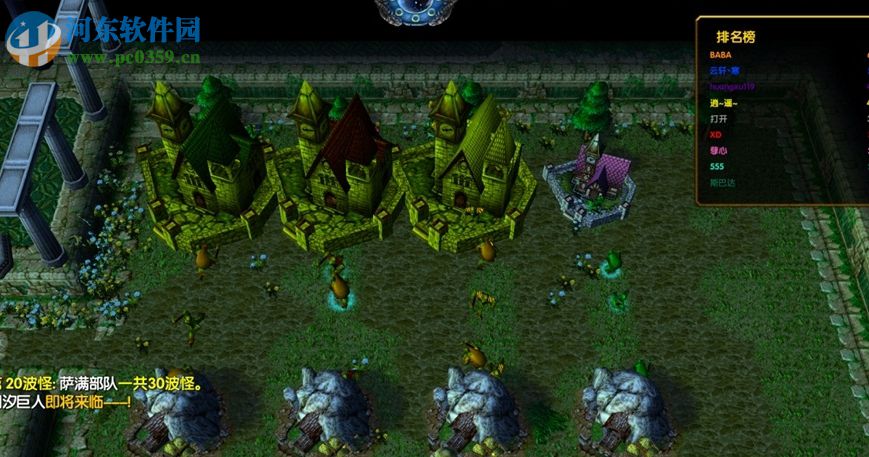Click the blue 云轩 player row
Screen dimensions: 869x457
[x=724, y=71]
